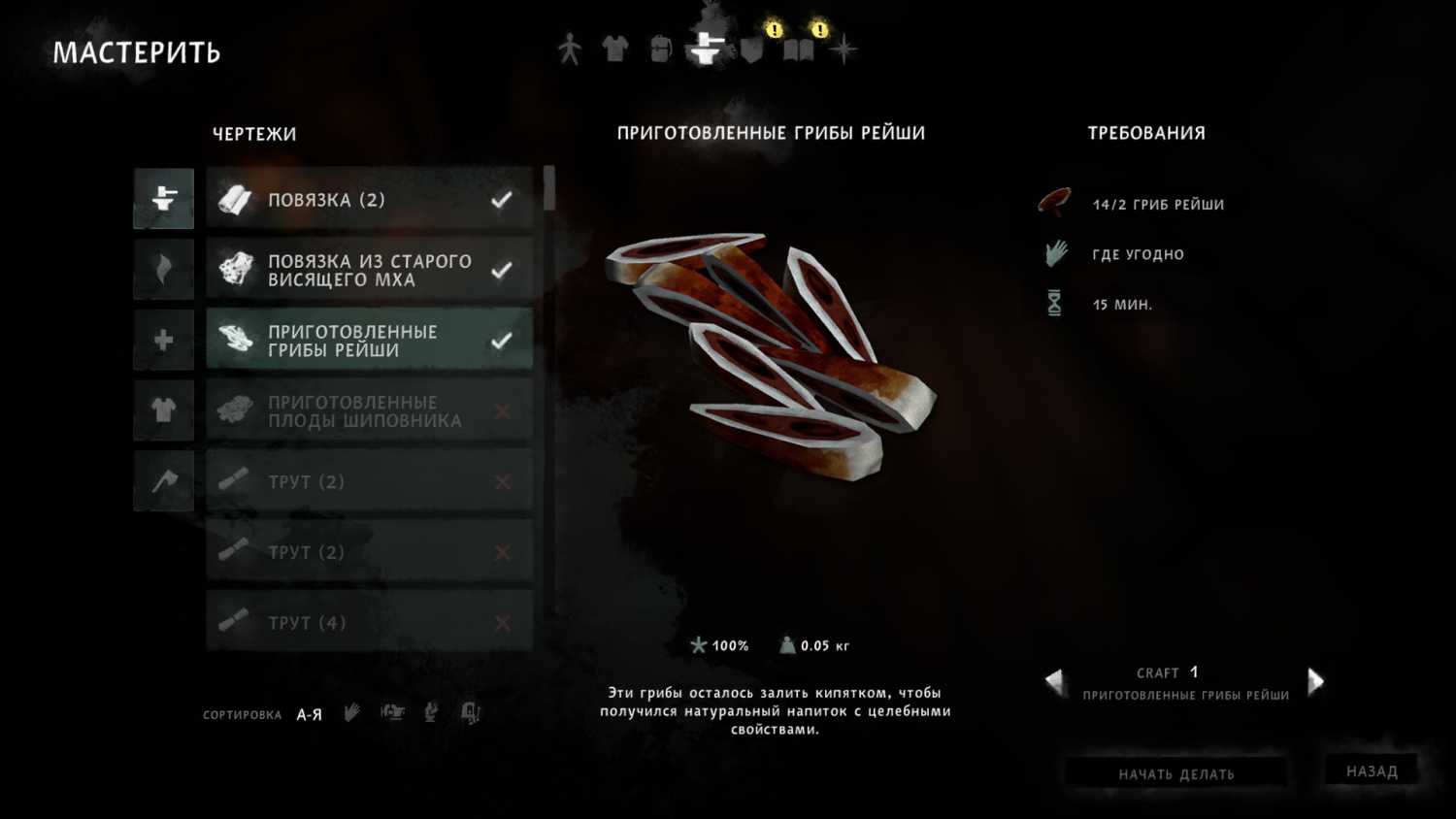Select Приготовленные грибы рейши blueprint row

[369, 341]
